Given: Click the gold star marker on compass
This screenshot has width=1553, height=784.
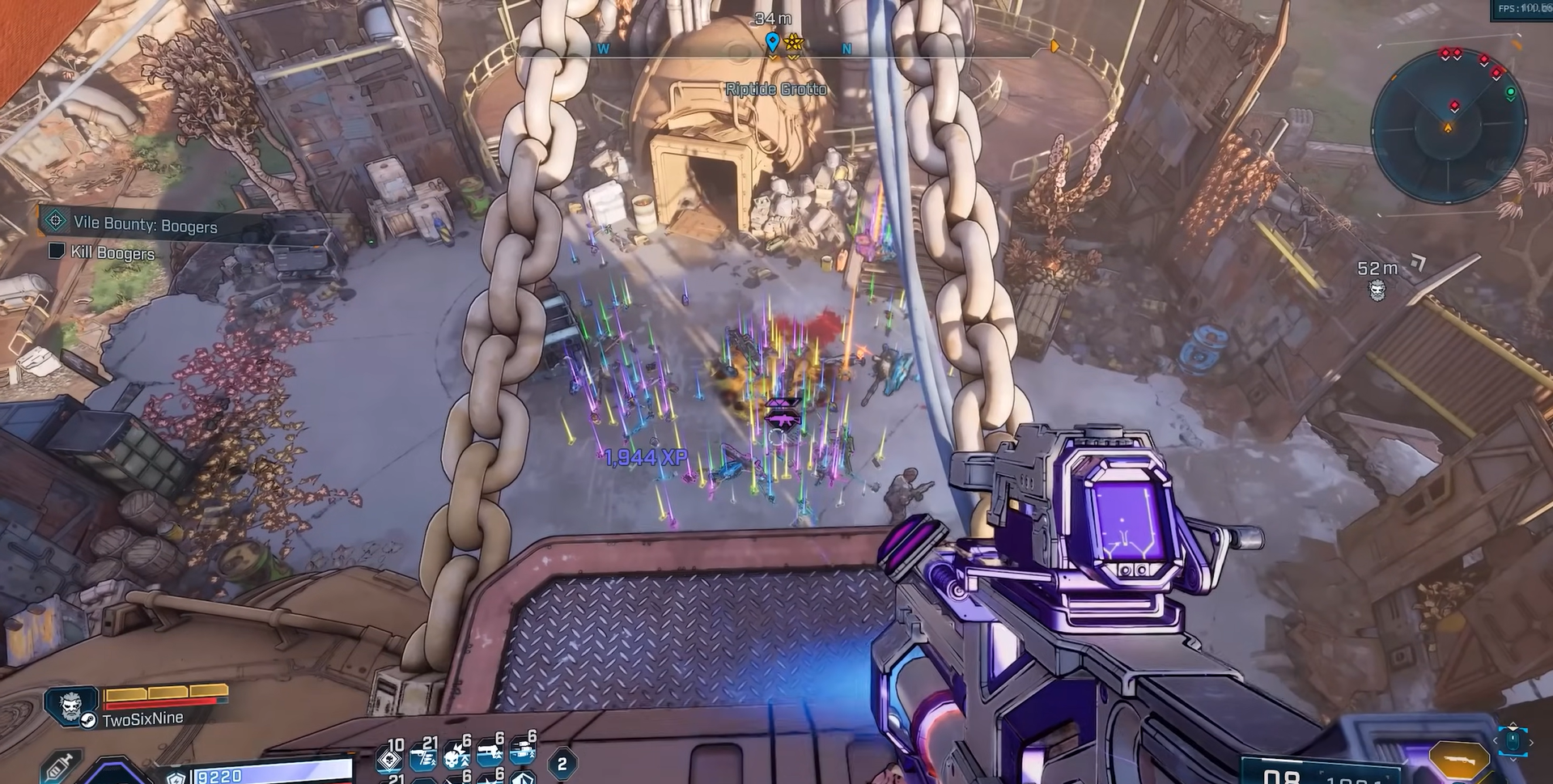Looking at the screenshot, I should [793, 41].
